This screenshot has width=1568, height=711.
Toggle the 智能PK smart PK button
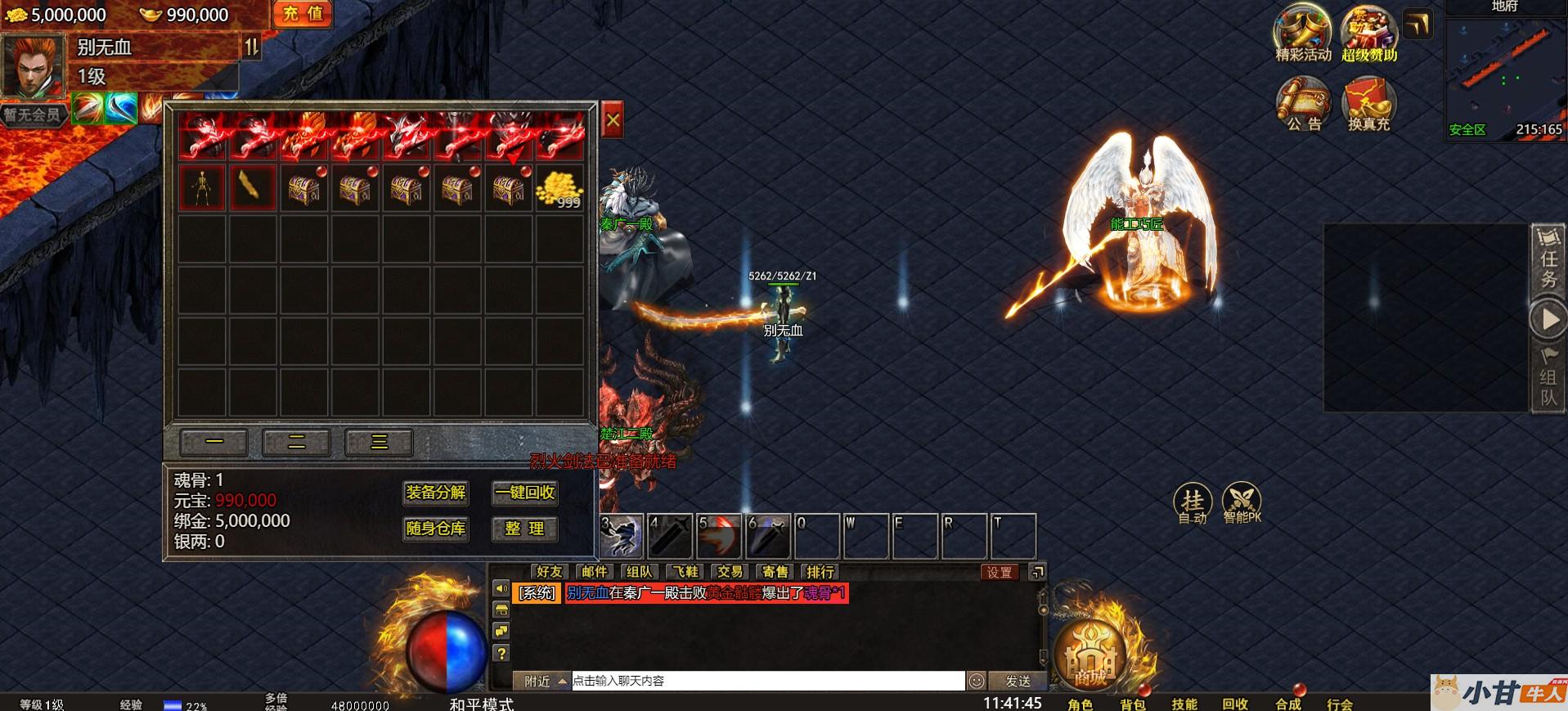point(1242,502)
